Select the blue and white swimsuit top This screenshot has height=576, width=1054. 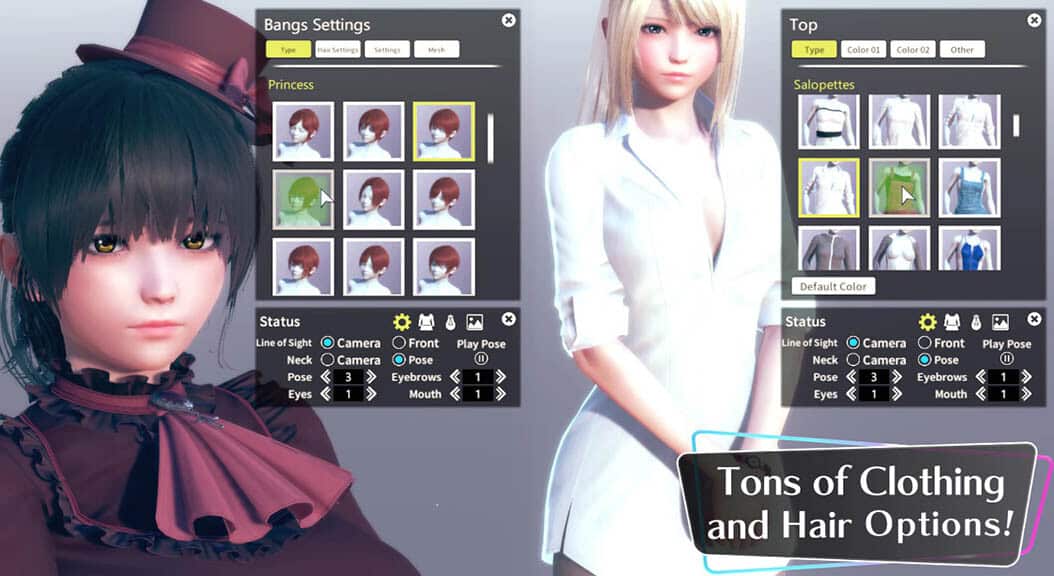tap(969, 248)
